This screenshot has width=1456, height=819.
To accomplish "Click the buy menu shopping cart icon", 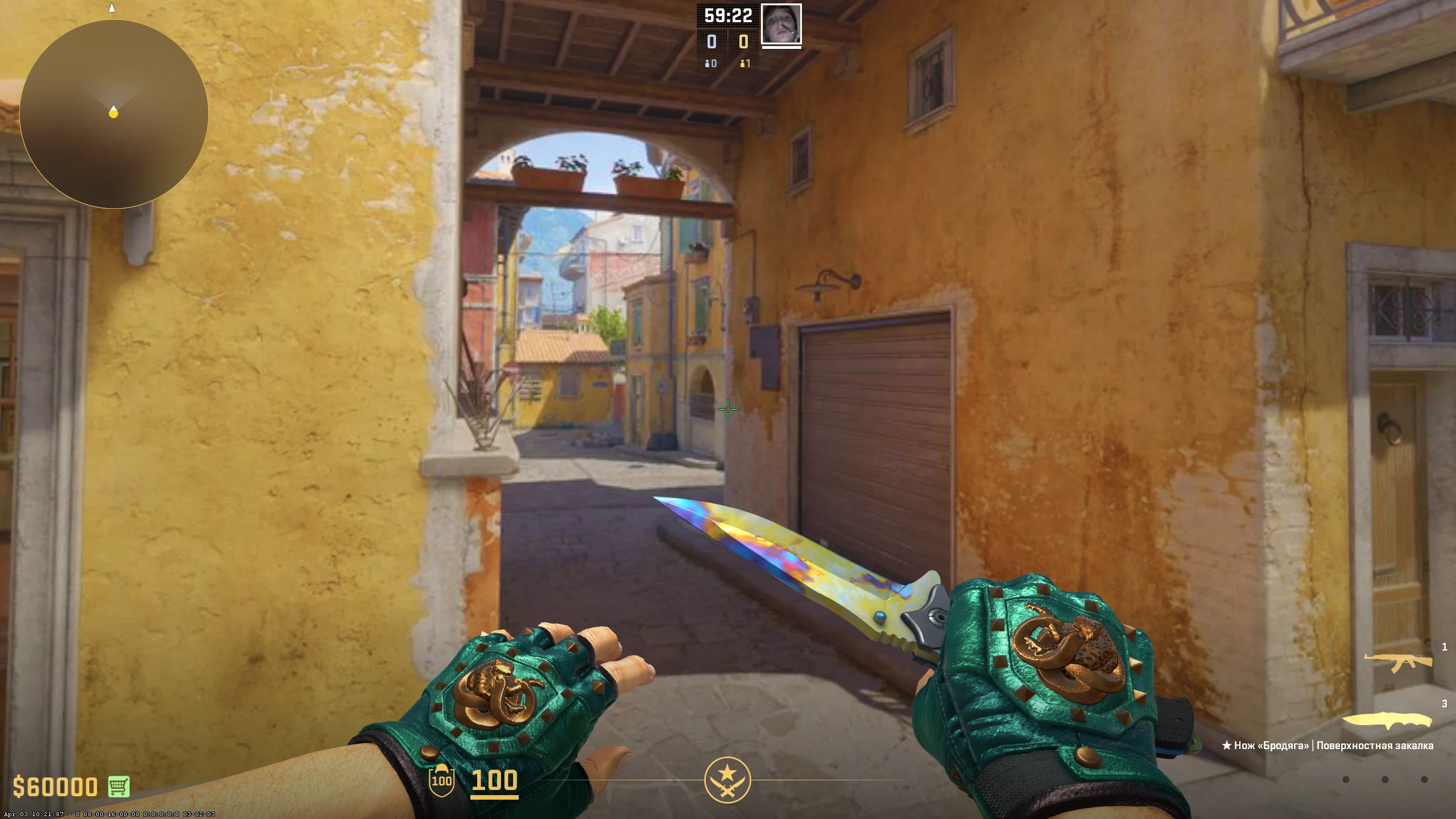I will point(118,787).
